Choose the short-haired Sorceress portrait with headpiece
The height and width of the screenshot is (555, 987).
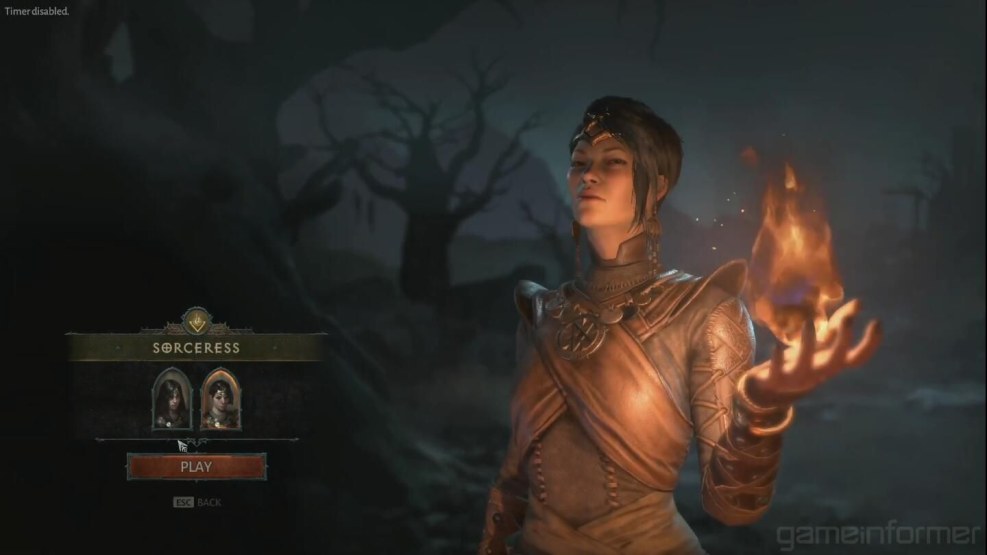coord(218,398)
